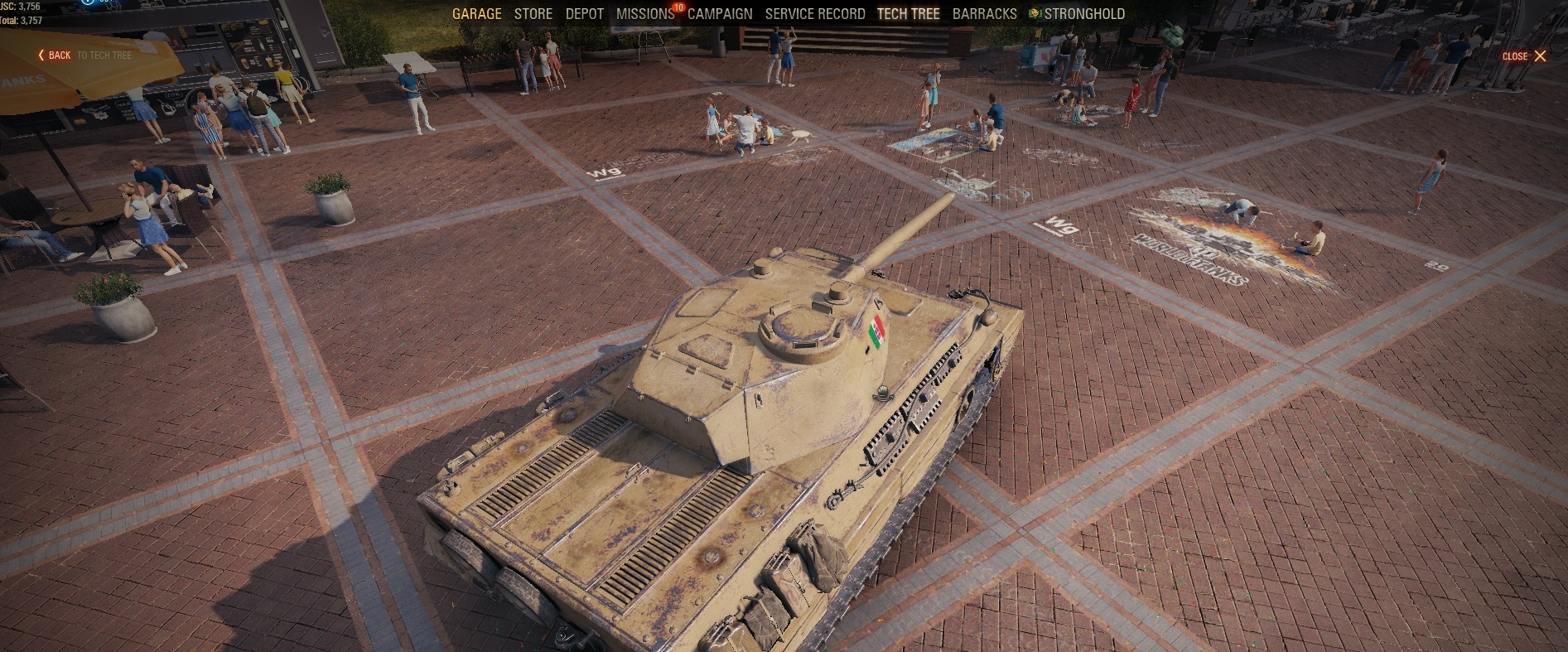
Task: Select the Tech Tree tab
Action: [908, 14]
